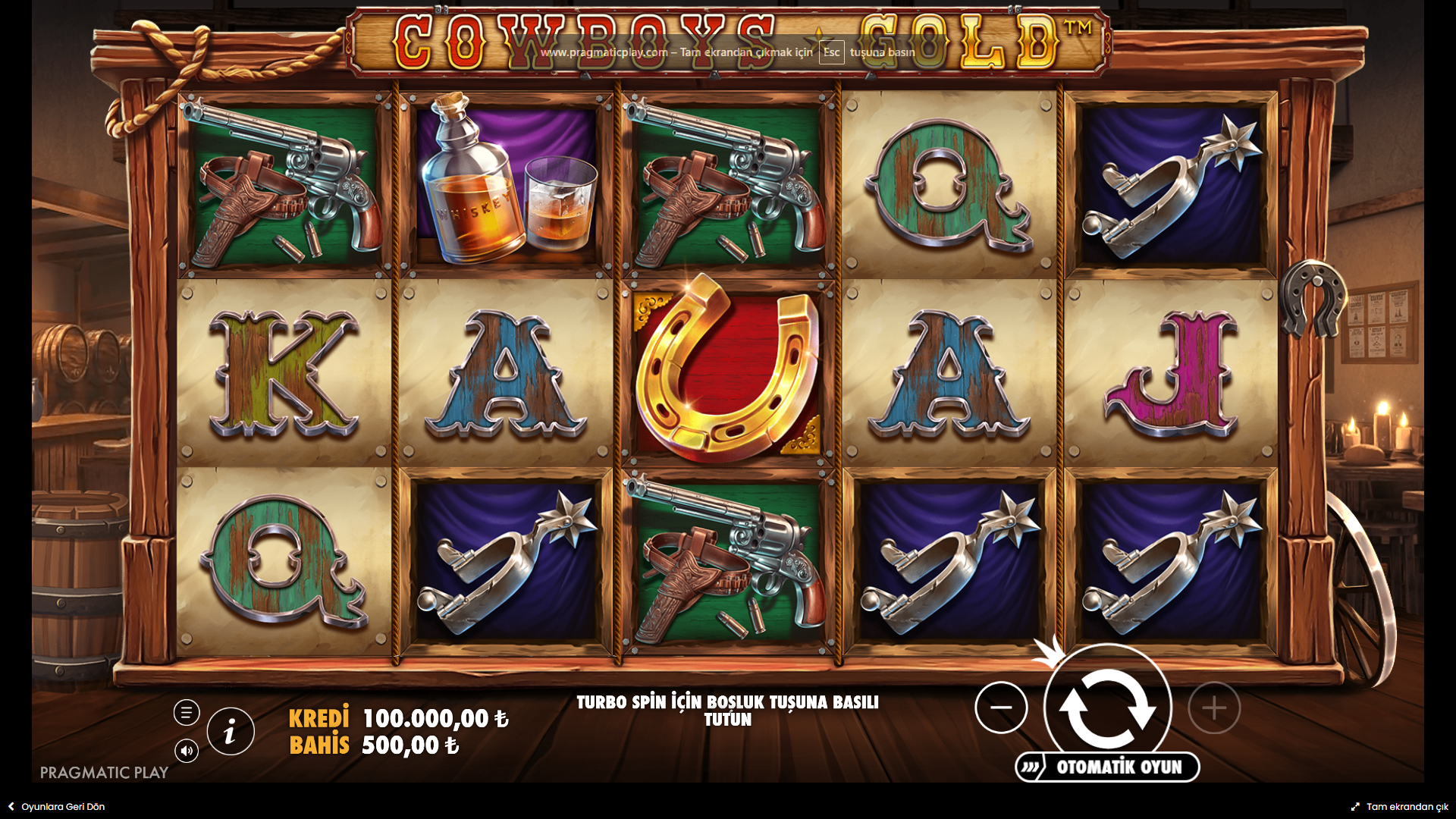Toggle the sound speaker icon

[x=187, y=751]
